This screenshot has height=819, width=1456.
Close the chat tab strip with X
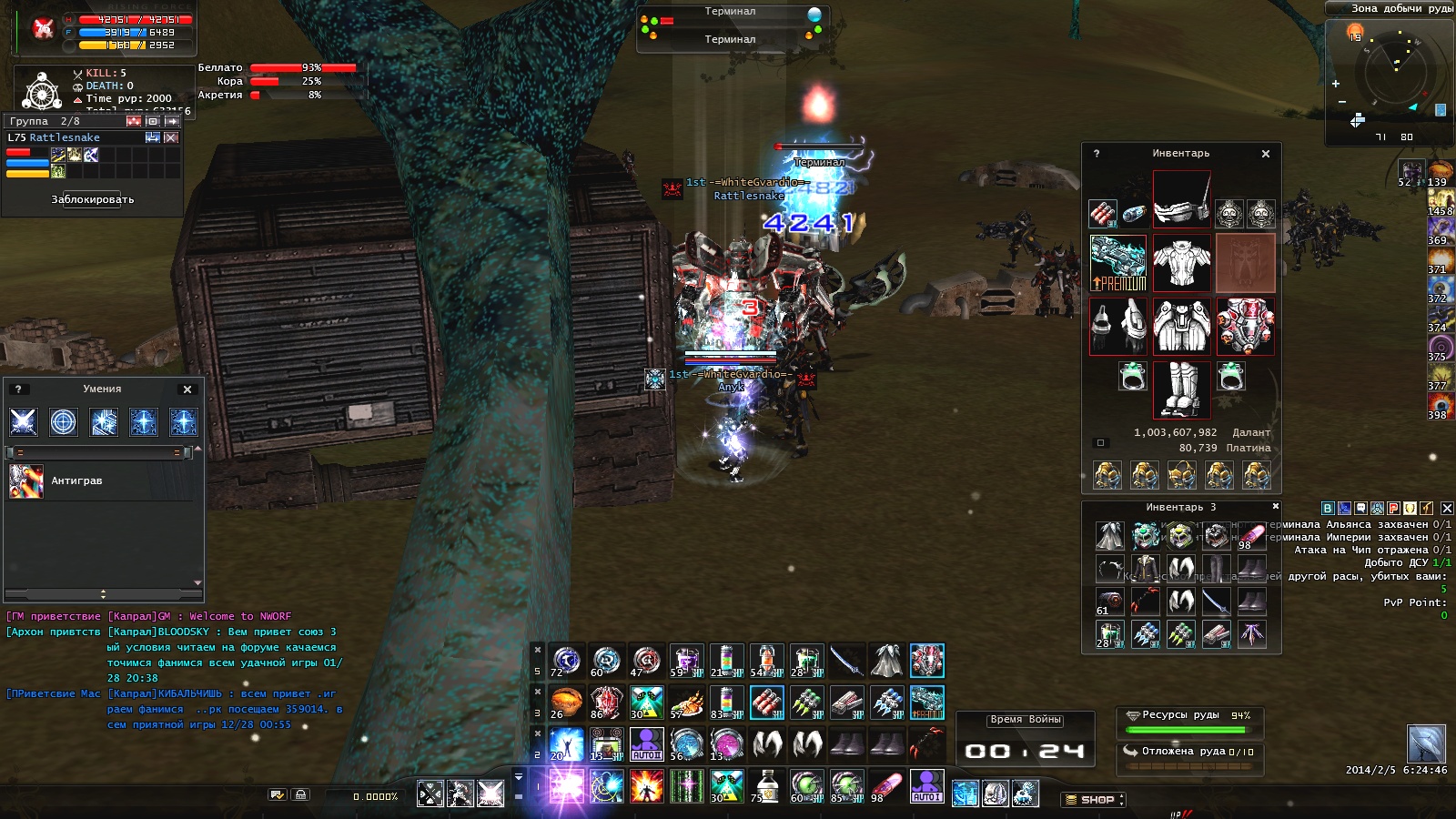(1447, 509)
